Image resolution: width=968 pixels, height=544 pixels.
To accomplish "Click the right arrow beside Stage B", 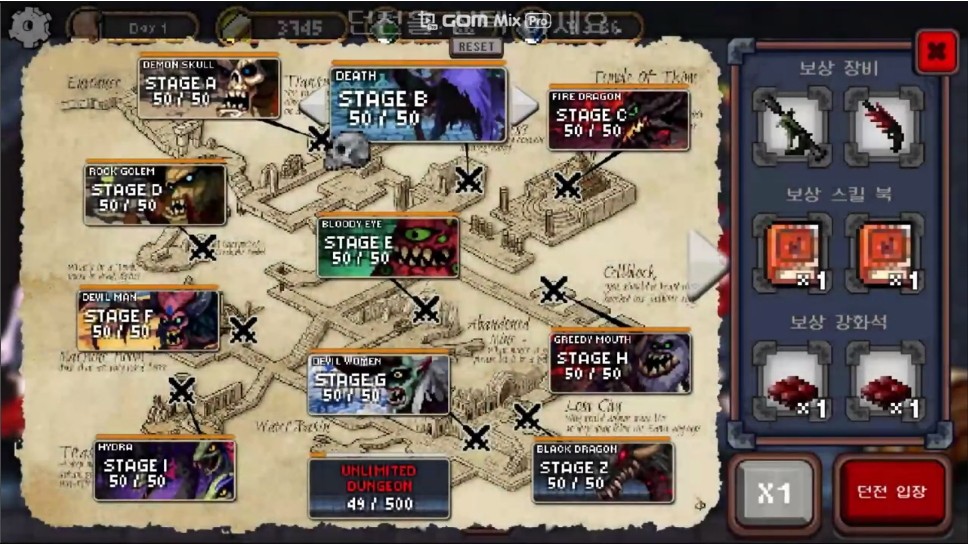I will 523,101.
